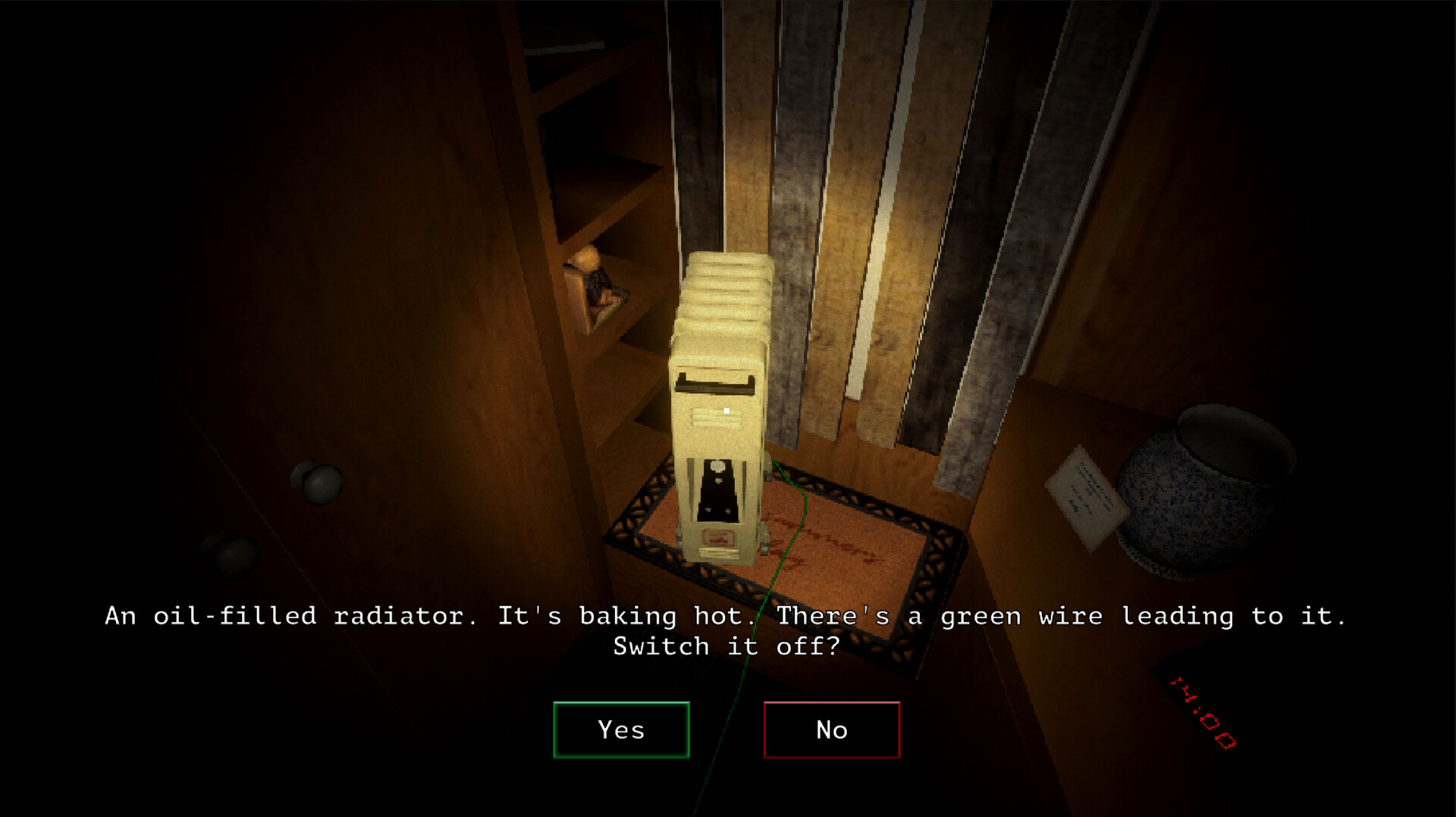Switch off the radiator by choosing Yes
The image size is (1456, 817).
[622, 730]
